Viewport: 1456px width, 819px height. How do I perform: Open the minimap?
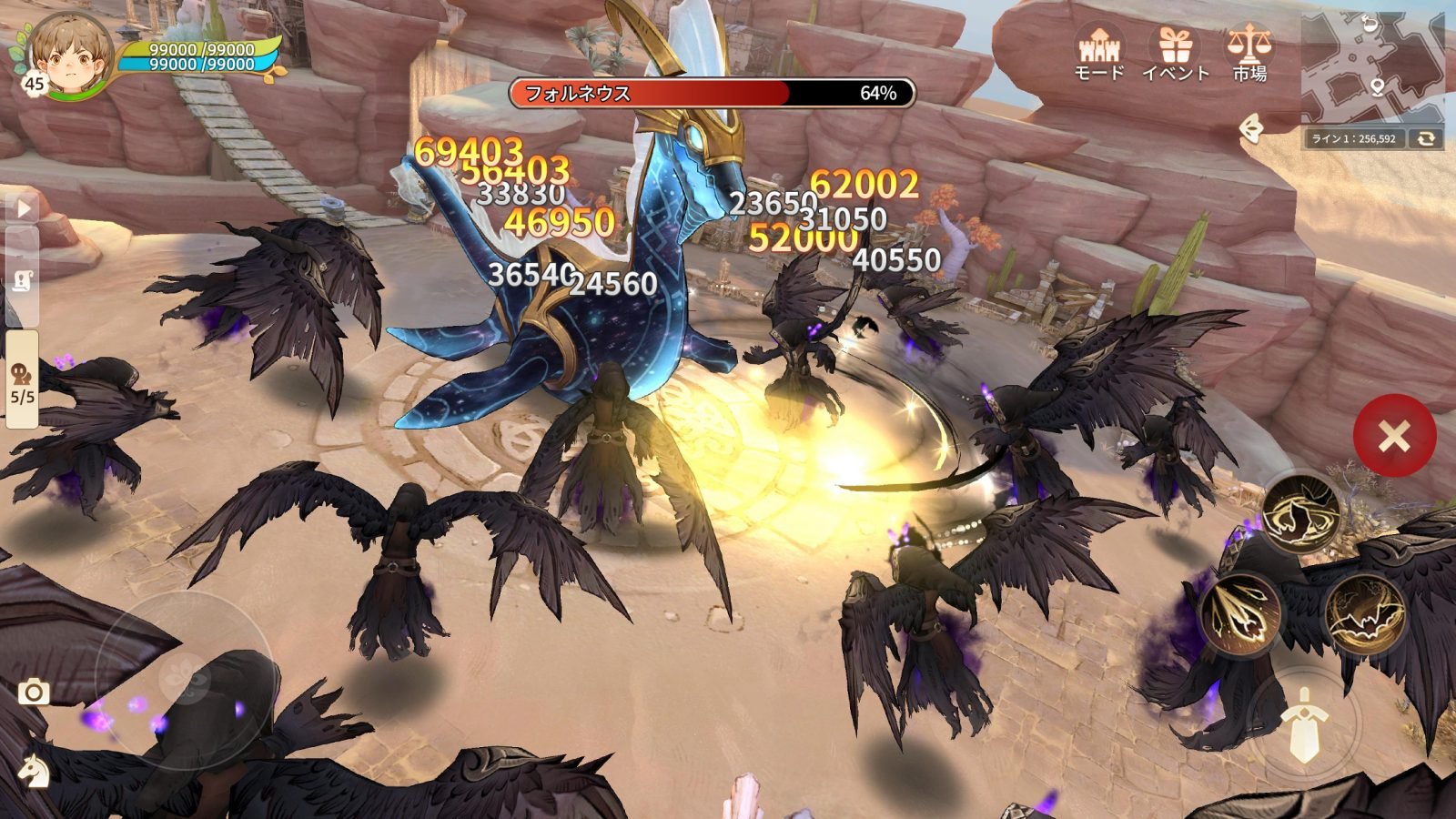pyautogui.click(x=1372, y=68)
